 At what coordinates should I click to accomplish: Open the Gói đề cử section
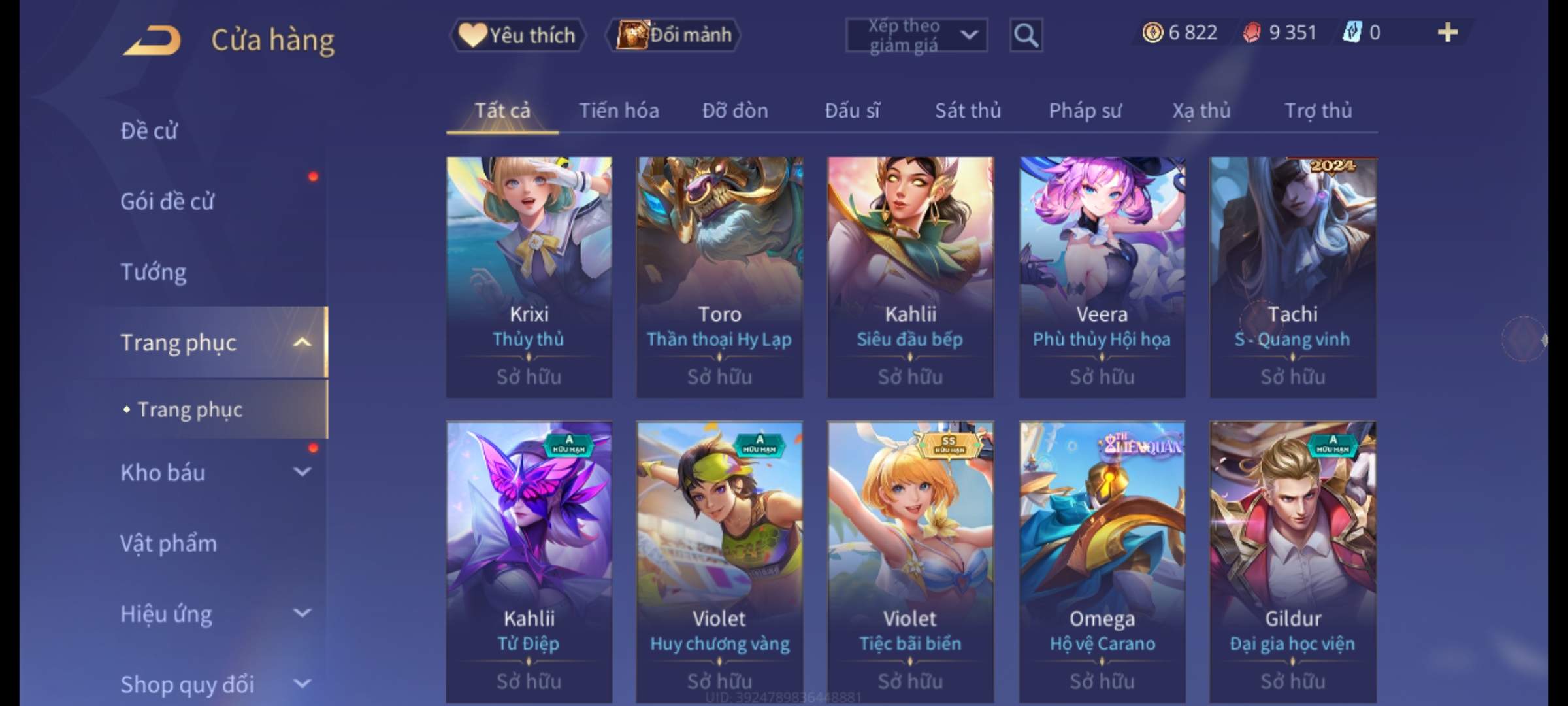167,201
